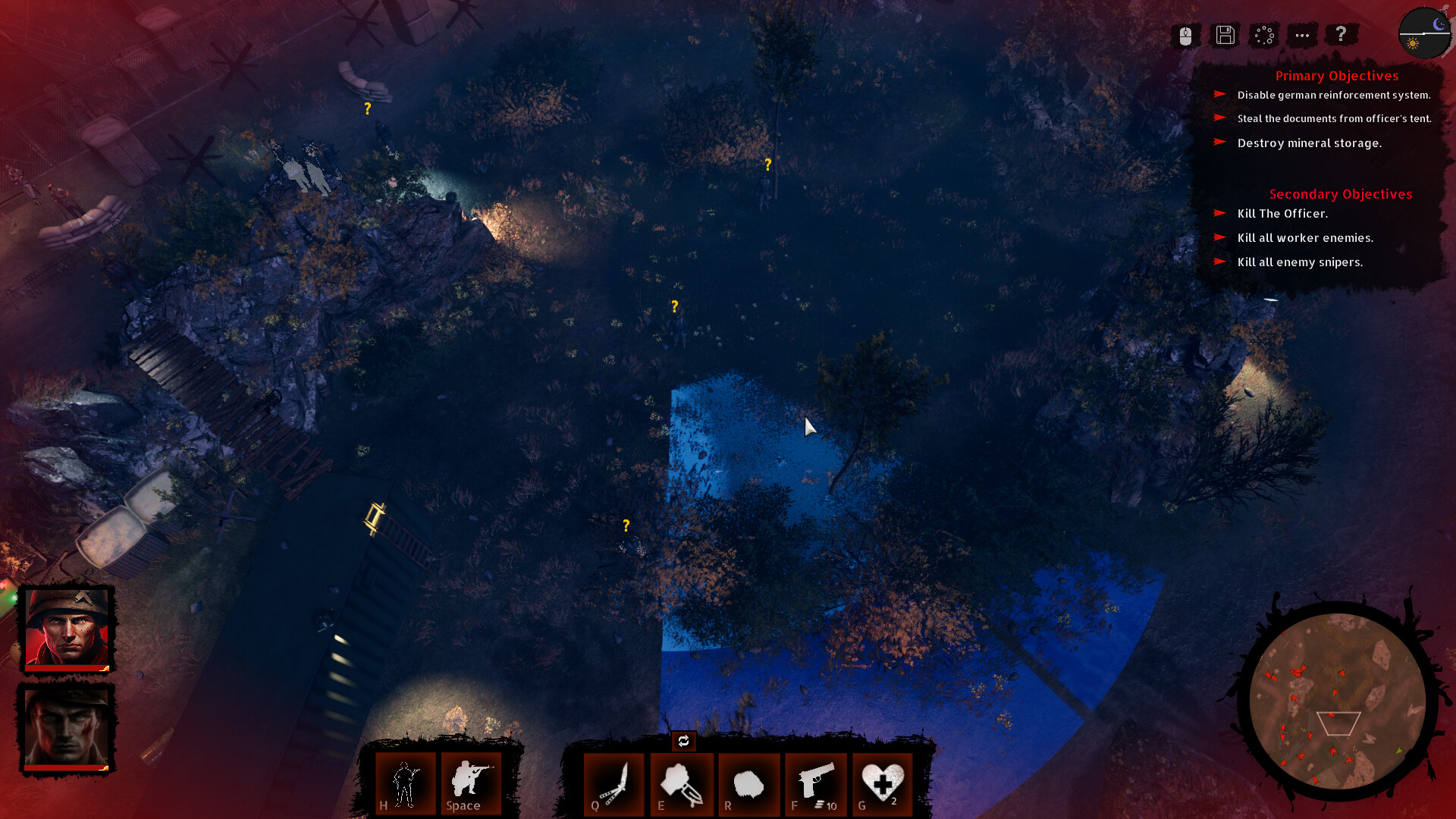The height and width of the screenshot is (819, 1456).
Task: Click the dotted-circle settings icon
Action: [1263, 35]
